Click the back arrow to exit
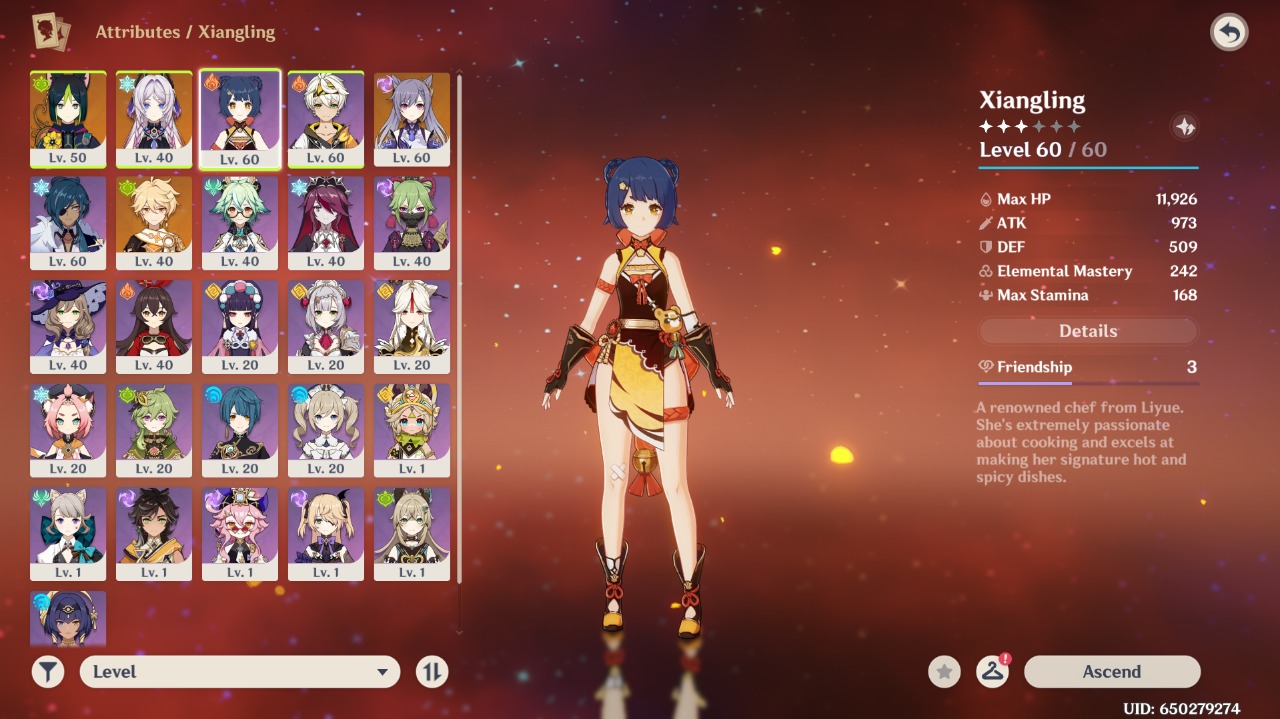The height and width of the screenshot is (719, 1280). tap(1229, 32)
